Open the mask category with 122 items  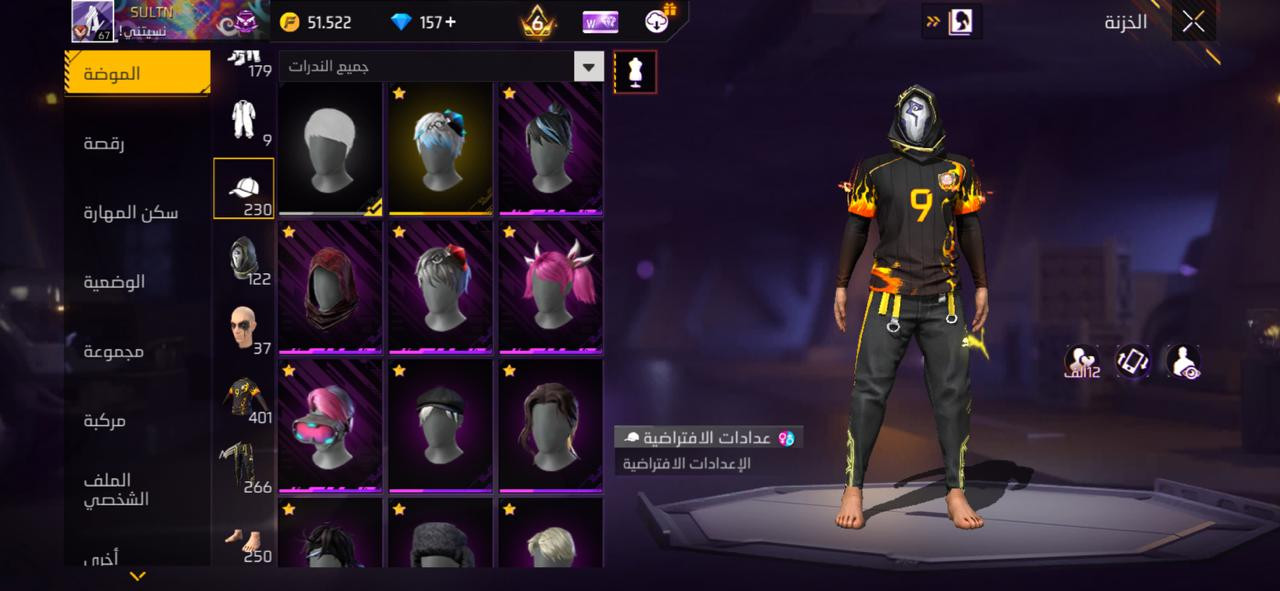[243, 260]
